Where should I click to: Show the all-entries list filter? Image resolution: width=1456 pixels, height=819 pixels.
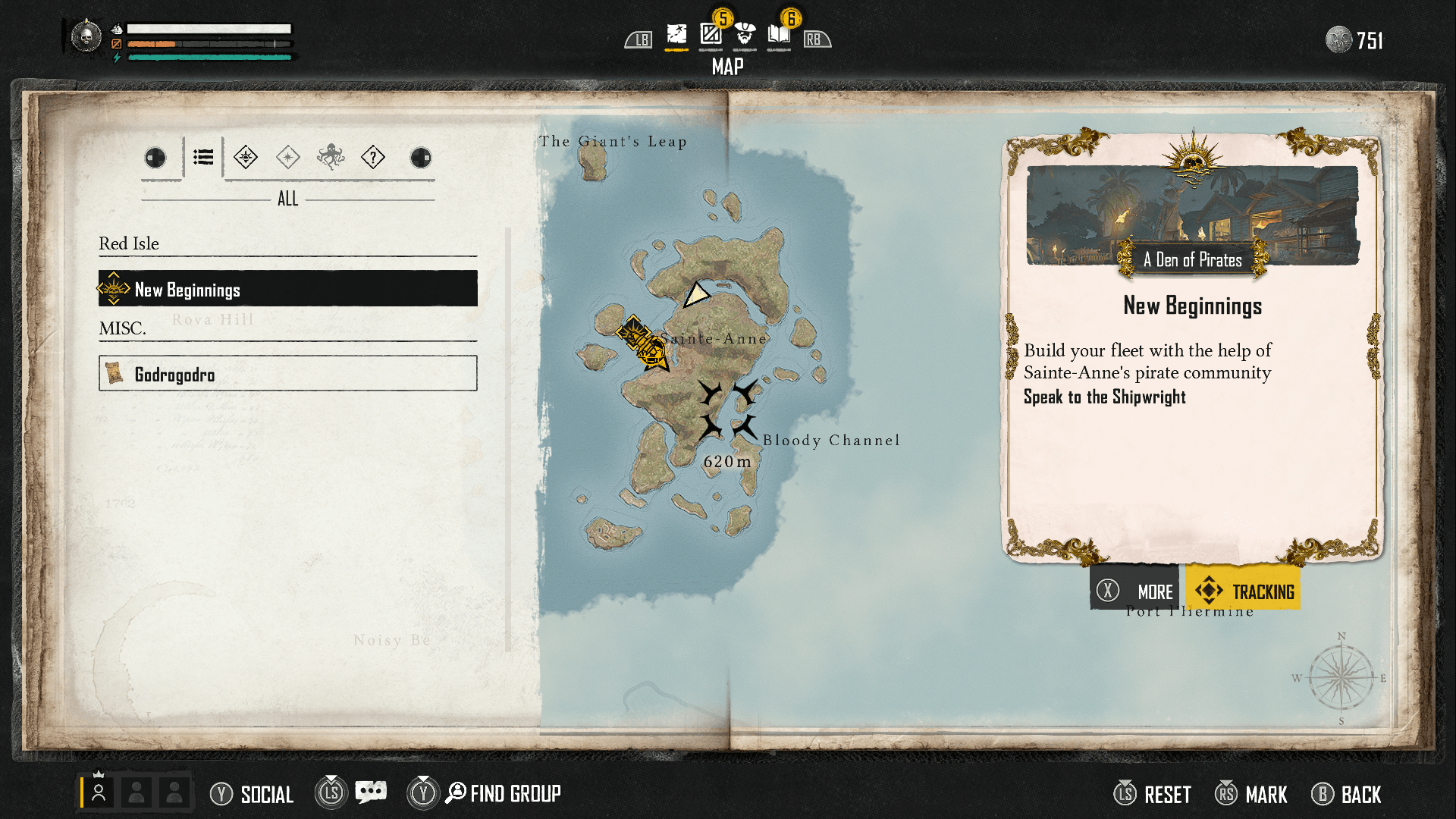tap(203, 158)
